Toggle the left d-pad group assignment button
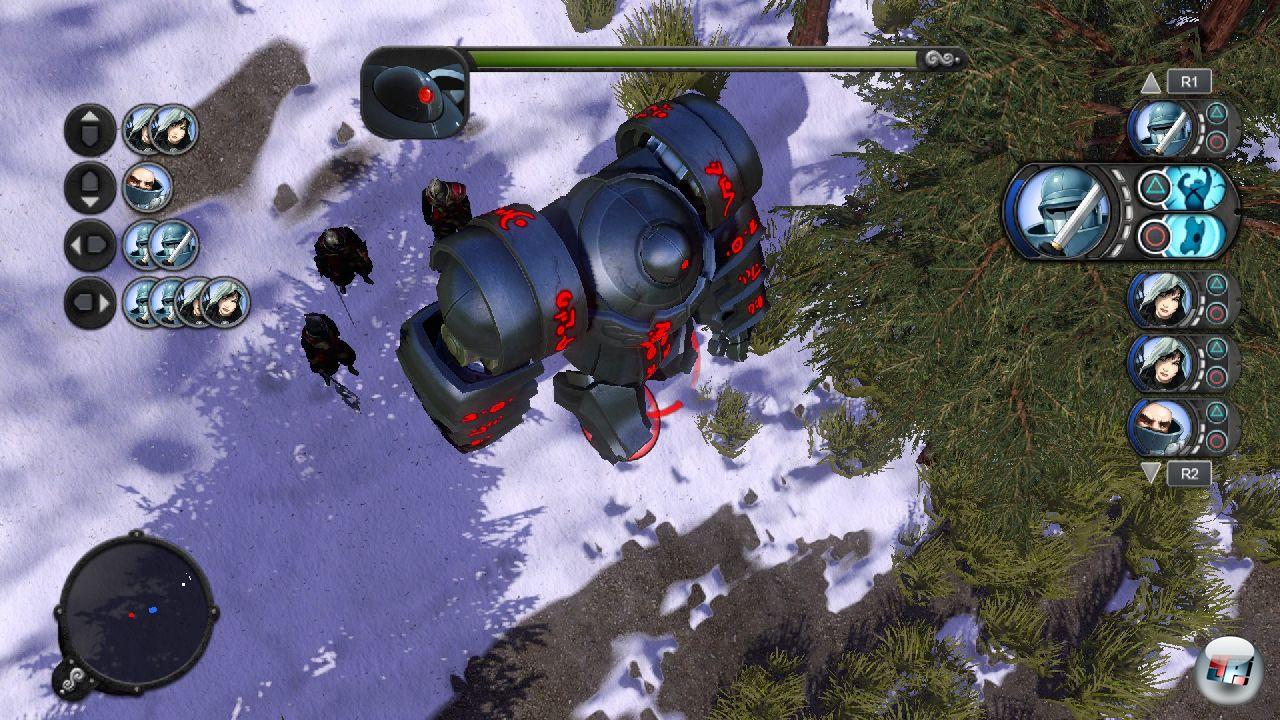Viewport: 1280px width, 720px height. (x=88, y=246)
